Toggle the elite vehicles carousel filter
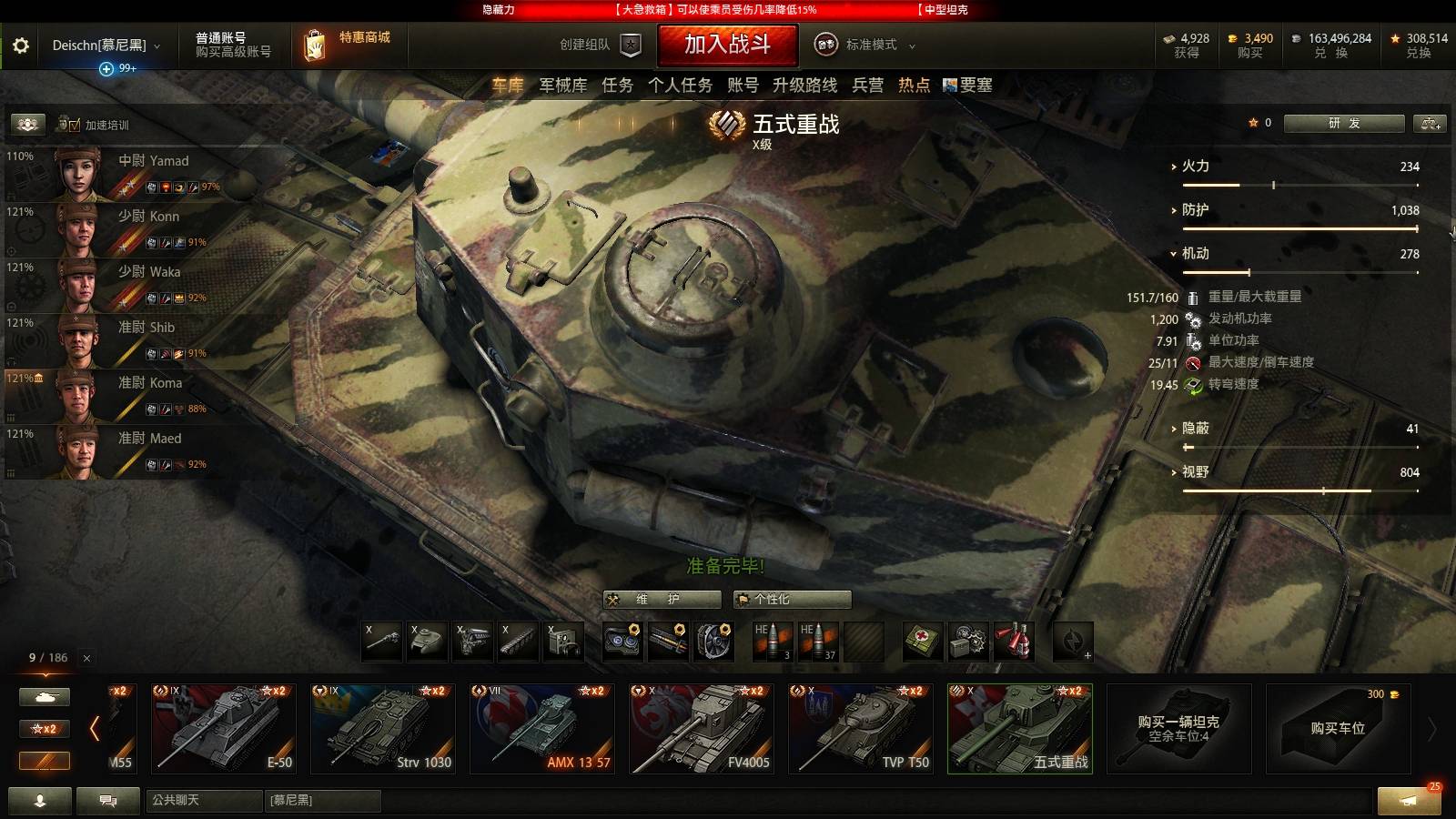Viewport: 1456px width, 819px height. [44, 762]
